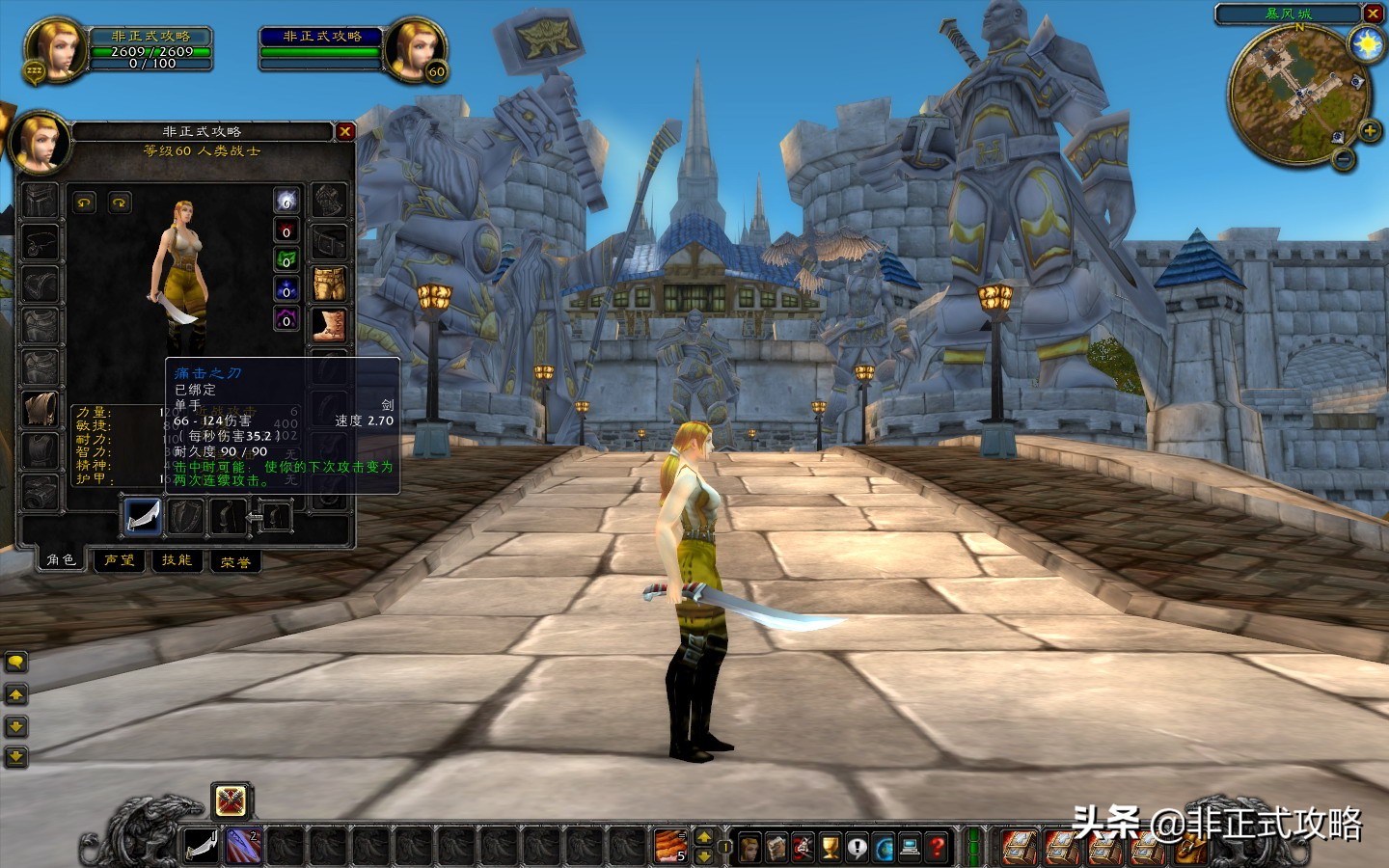Select the equipped boots slot
The image size is (1389, 868).
[330, 325]
